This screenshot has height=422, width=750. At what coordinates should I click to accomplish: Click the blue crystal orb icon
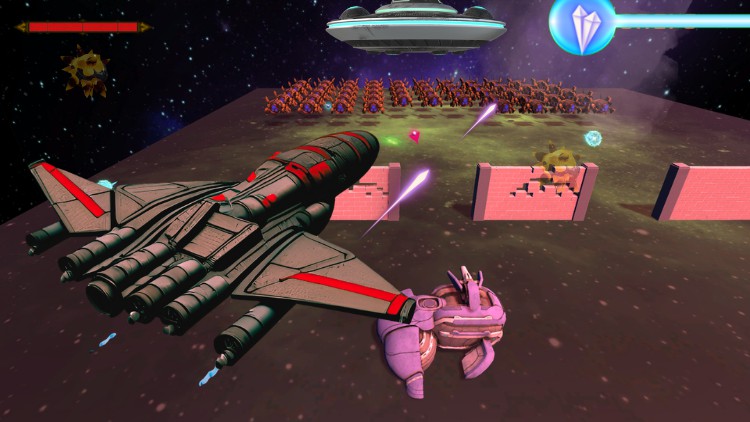[x=581, y=24]
